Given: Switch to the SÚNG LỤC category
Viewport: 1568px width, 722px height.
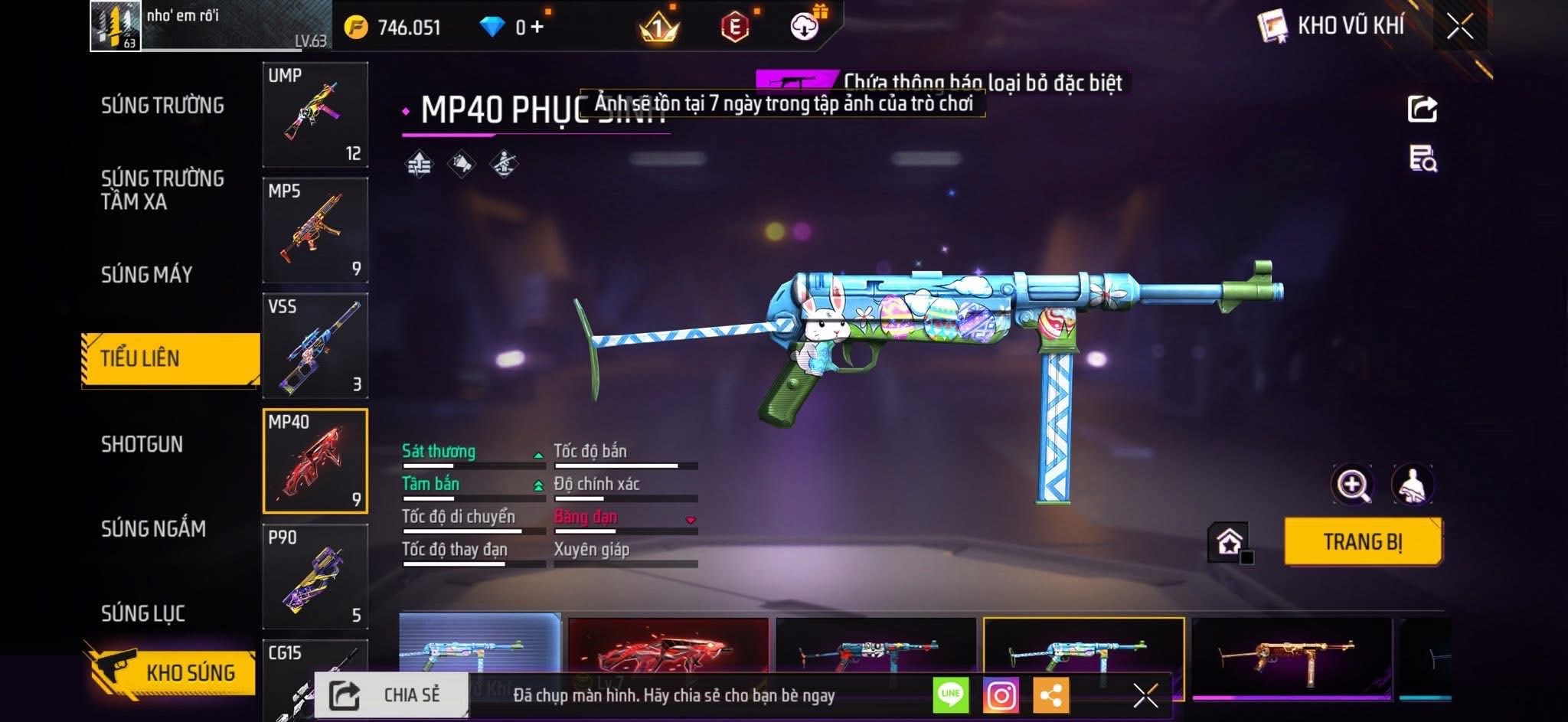Looking at the screenshot, I should [143, 613].
